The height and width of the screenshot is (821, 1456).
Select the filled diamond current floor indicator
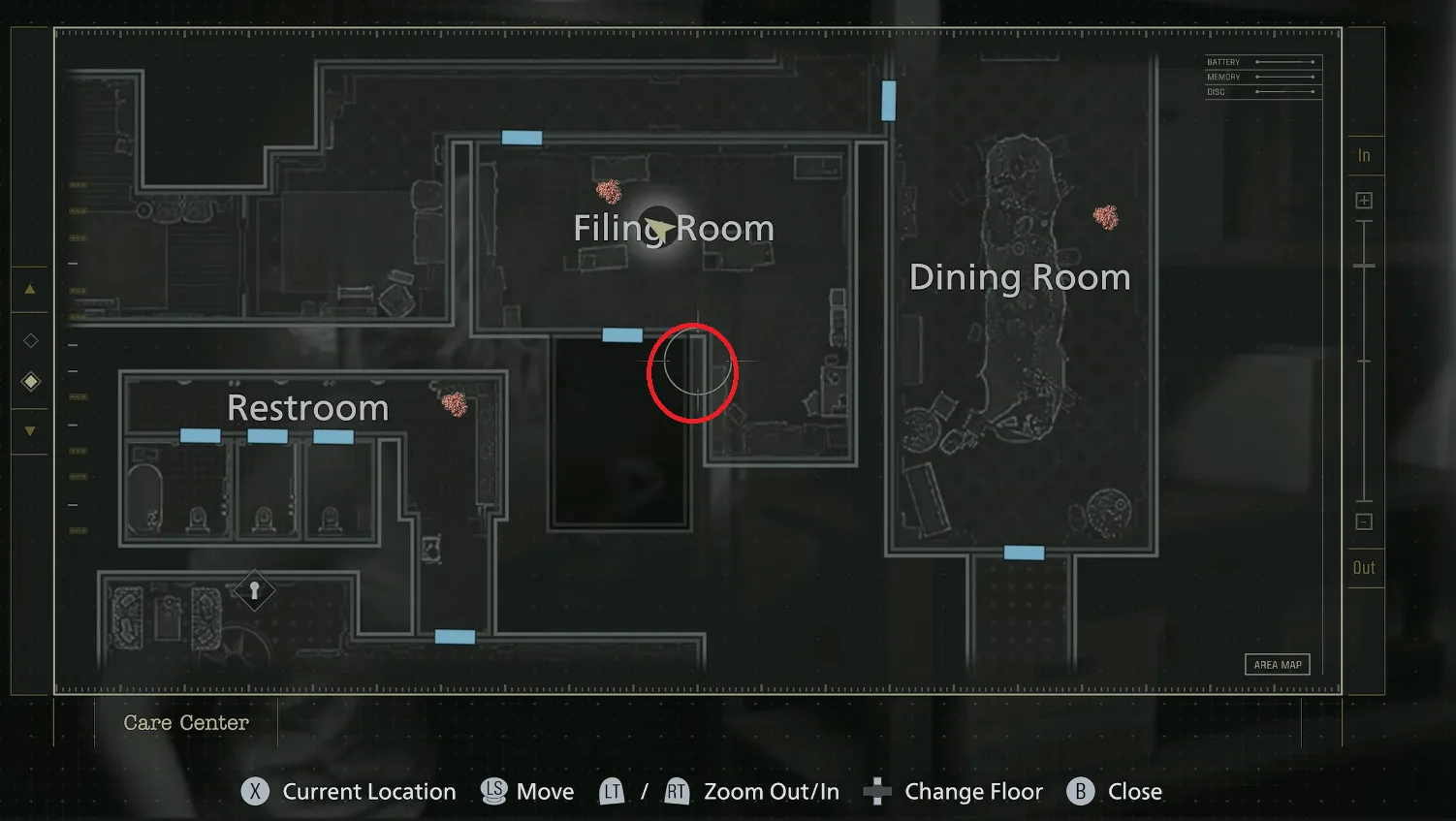tap(31, 382)
